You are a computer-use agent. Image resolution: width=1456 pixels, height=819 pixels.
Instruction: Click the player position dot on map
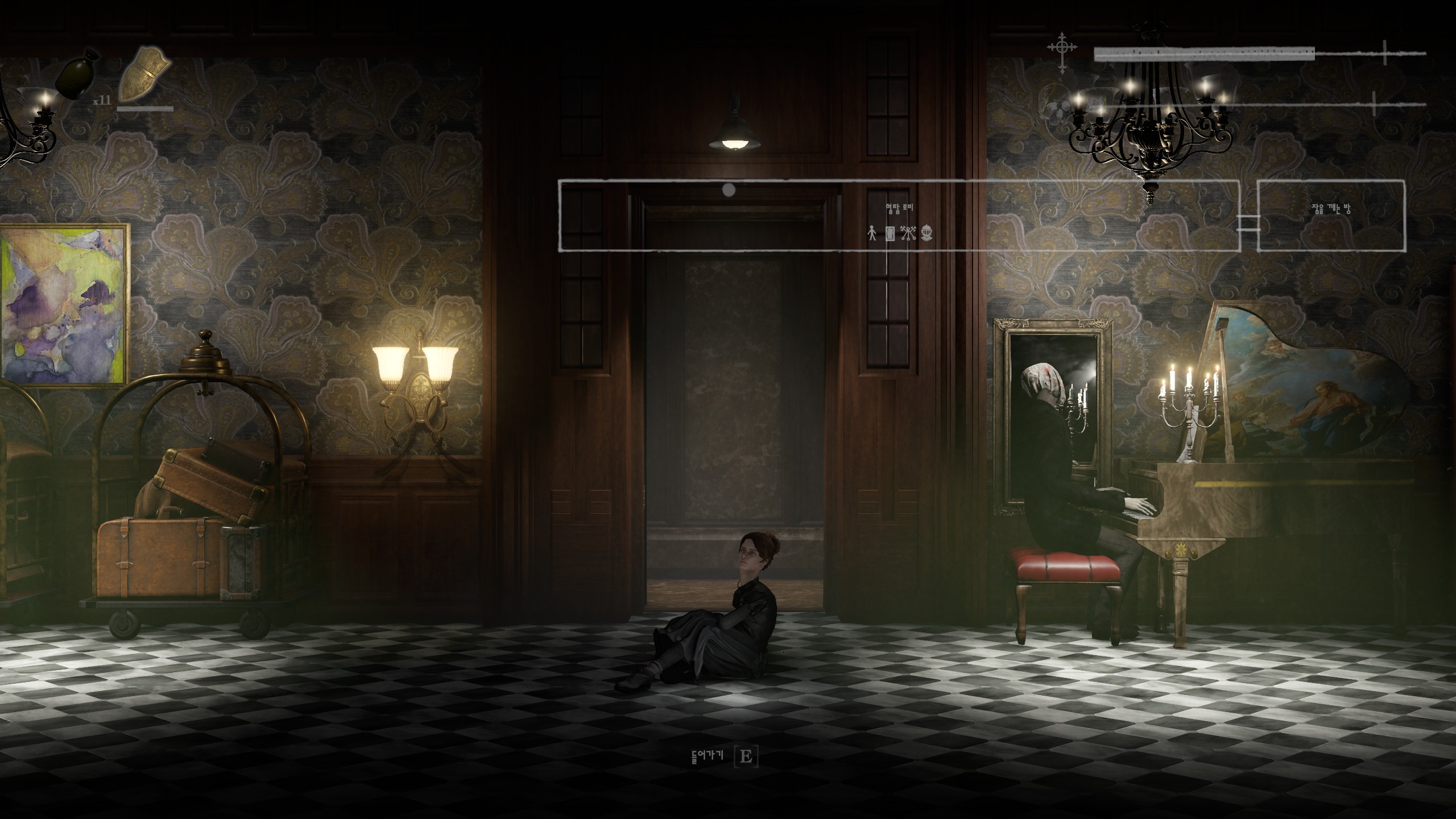(729, 189)
